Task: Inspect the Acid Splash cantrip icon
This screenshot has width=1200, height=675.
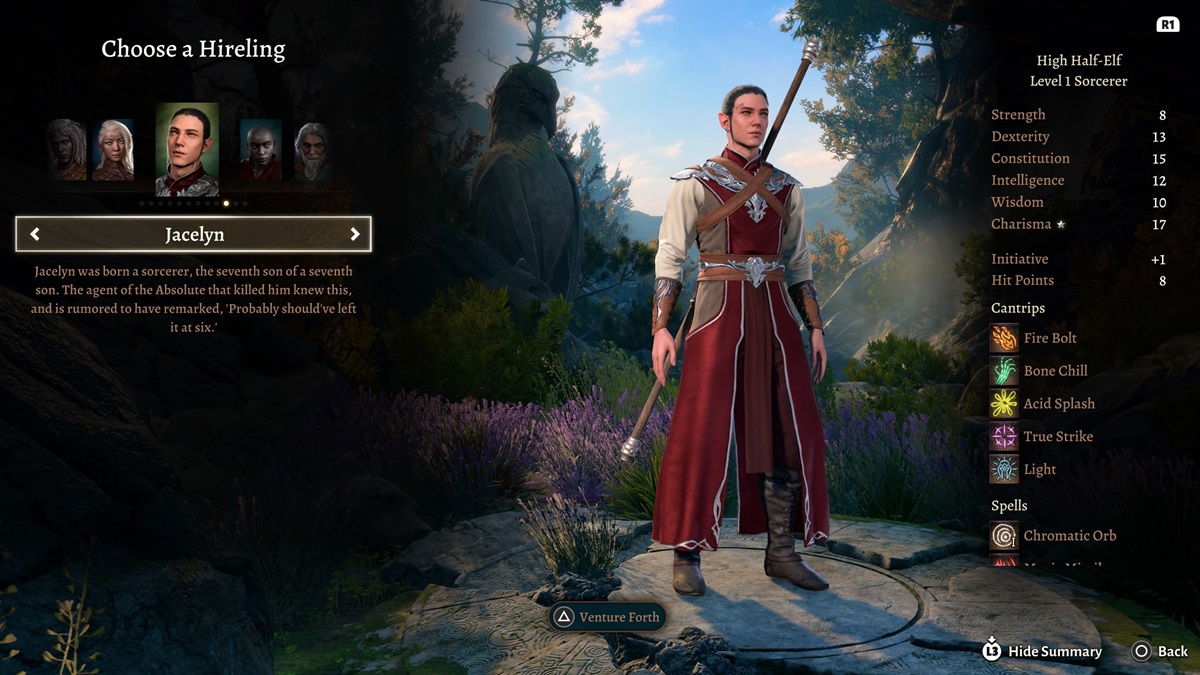Action: [x=1004, y=404]
